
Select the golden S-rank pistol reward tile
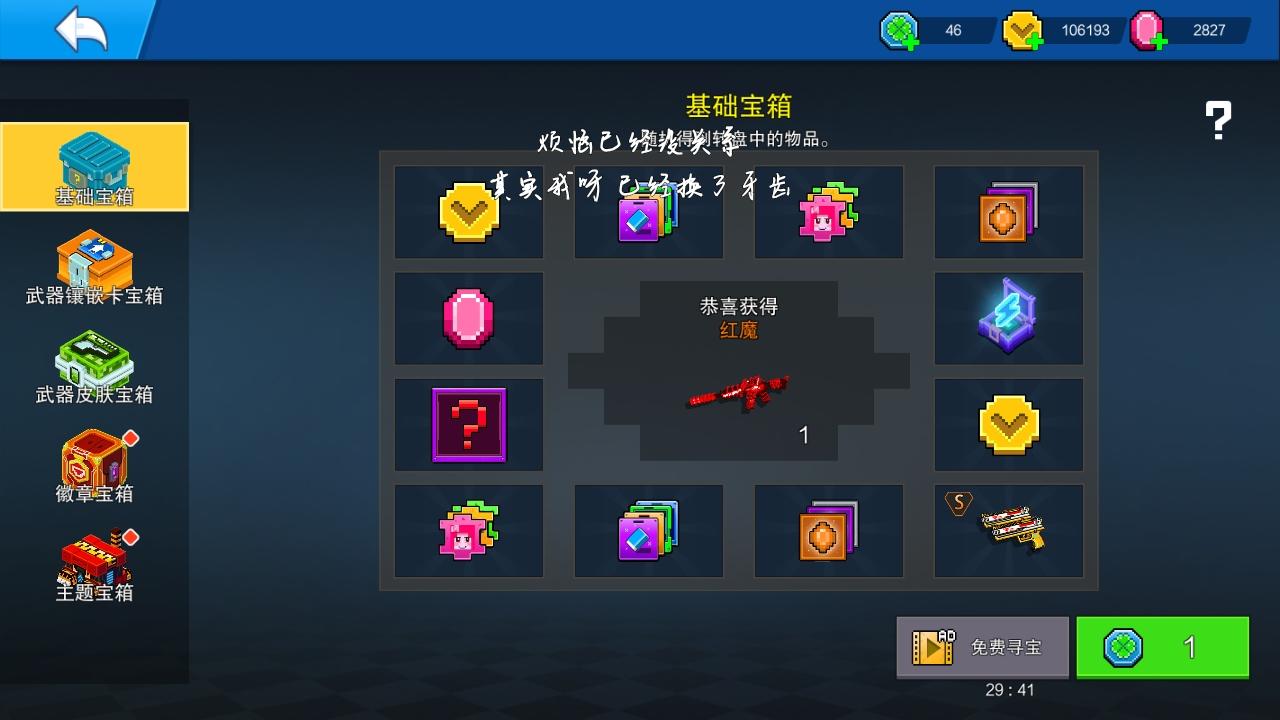(x=1008, y=531)
